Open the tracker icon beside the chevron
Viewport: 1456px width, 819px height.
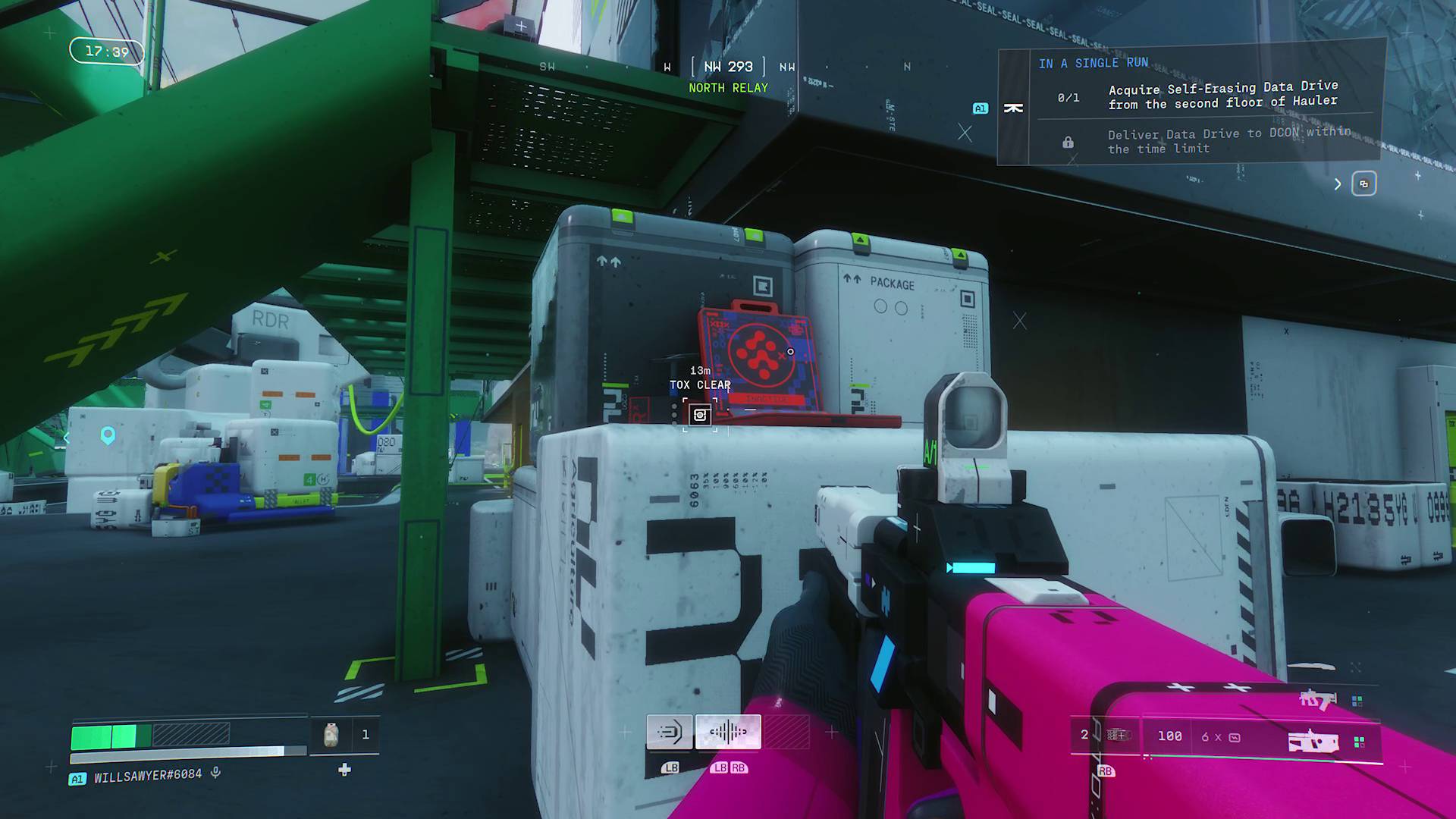tap(1365, 184)
